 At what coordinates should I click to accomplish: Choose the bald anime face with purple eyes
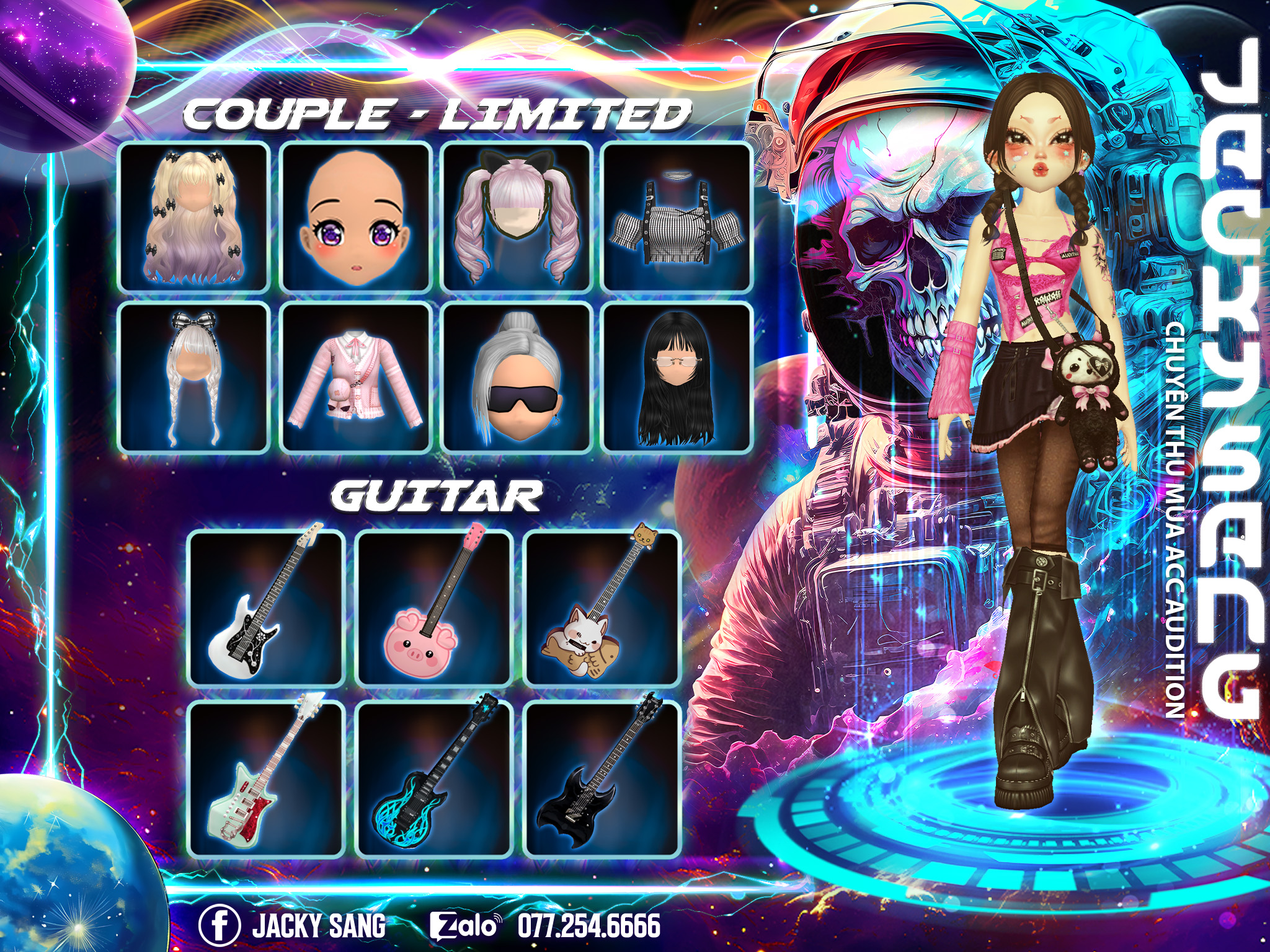click(x=355, y=217)
